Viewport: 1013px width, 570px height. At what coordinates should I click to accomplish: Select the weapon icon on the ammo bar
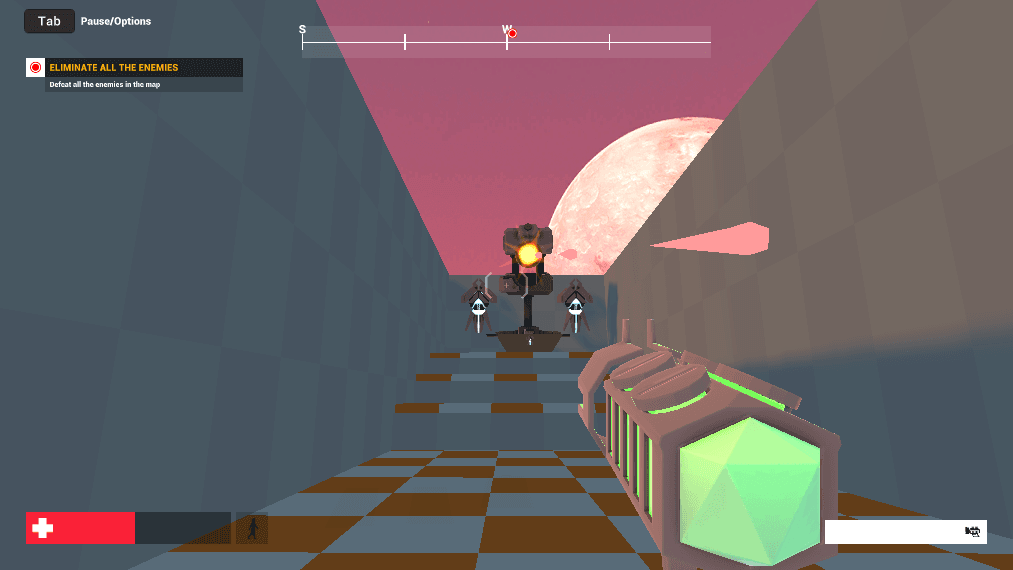pos(972,532)
